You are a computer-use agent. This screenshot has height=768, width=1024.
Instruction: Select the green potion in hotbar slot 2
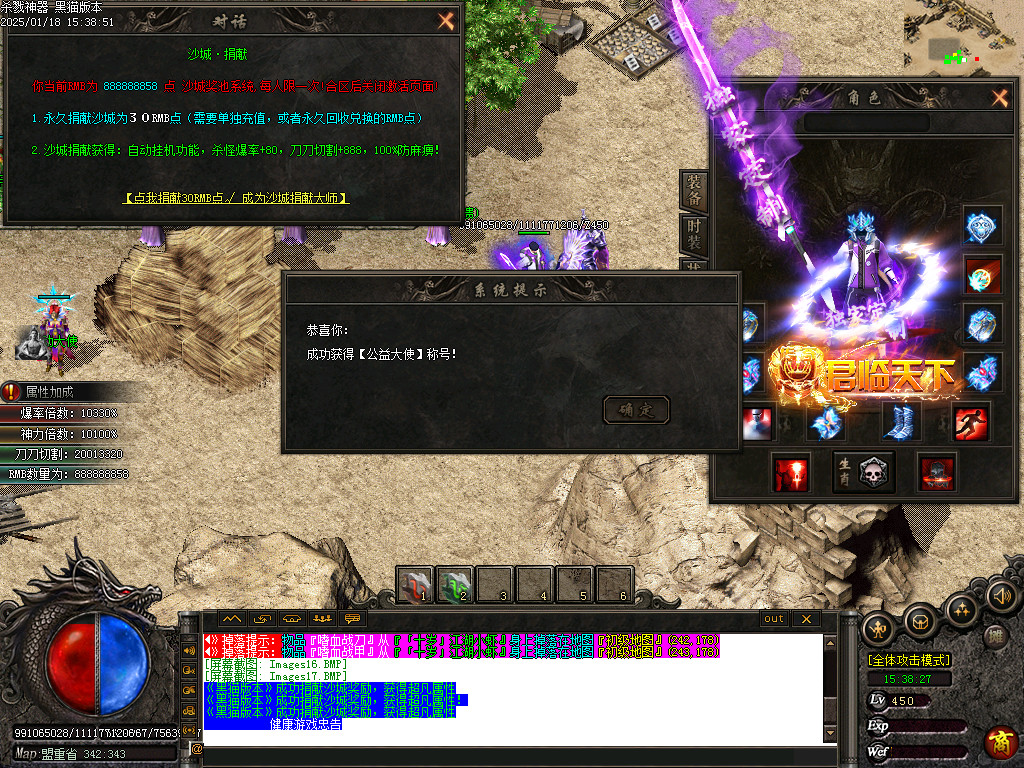click(455, 584)
